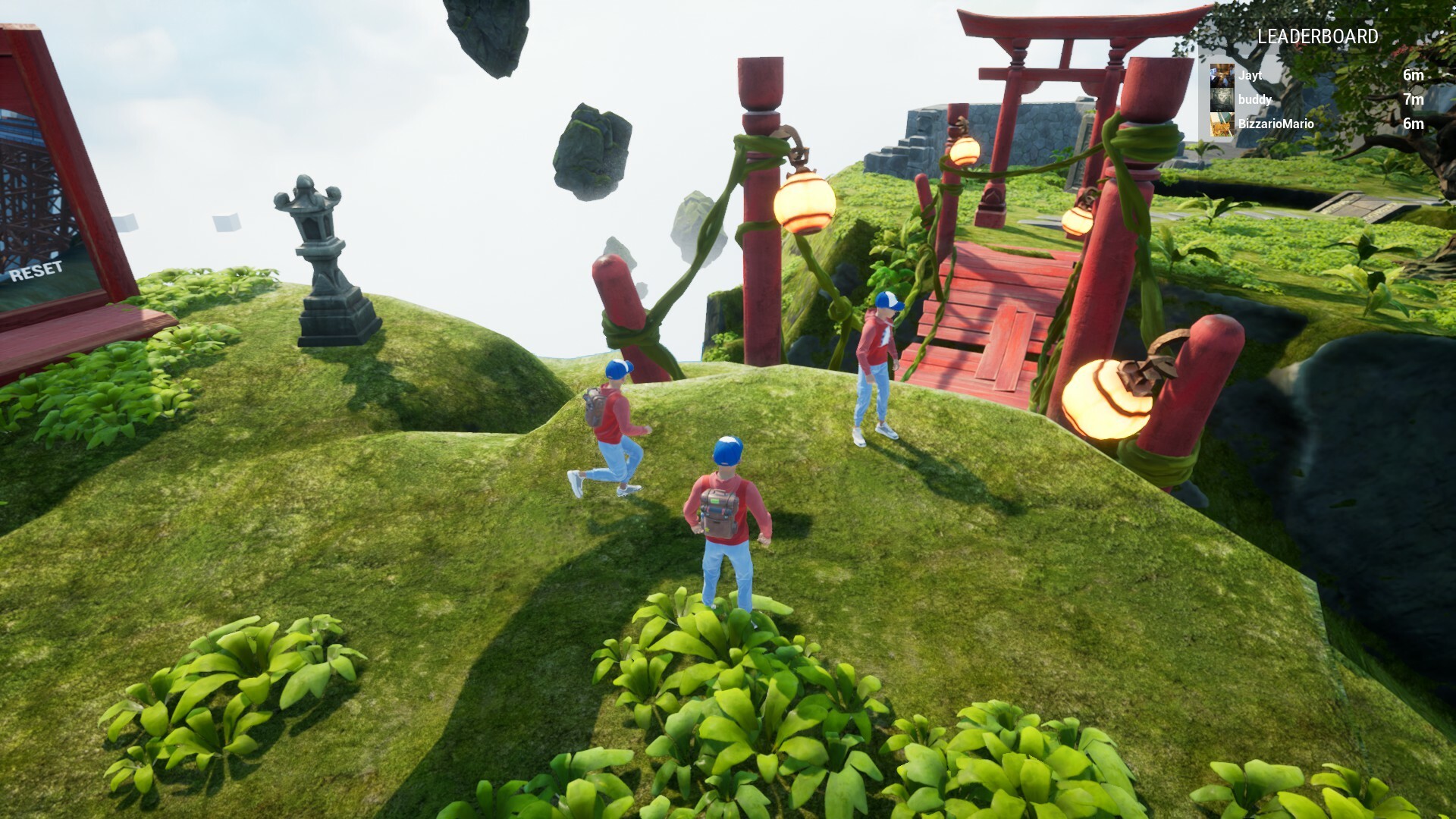The image size is (1456, 819).
Task: Click buddy's avatar picture
Action: (1222, 100)
